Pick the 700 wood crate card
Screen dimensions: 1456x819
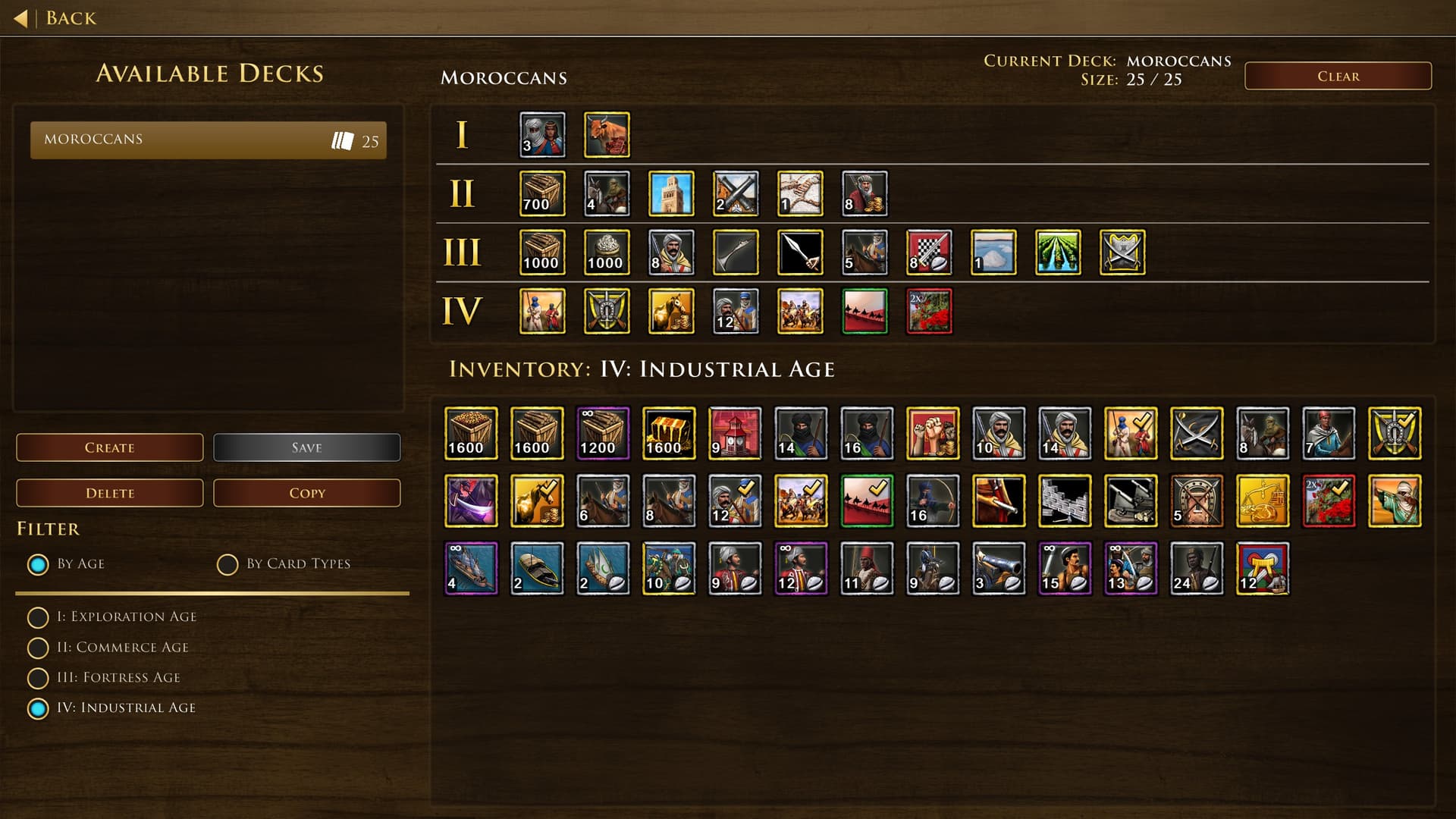point(542,193)
